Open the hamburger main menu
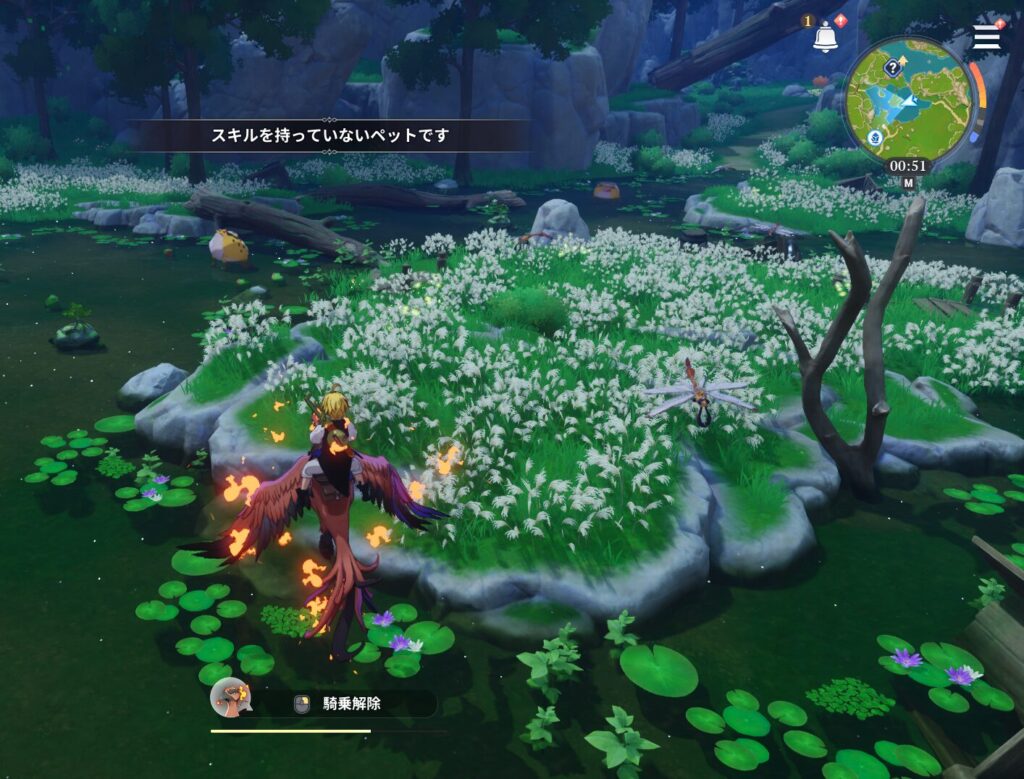Image resolution: width=1024 pixels, height=779 pixels. coord(986,37)
